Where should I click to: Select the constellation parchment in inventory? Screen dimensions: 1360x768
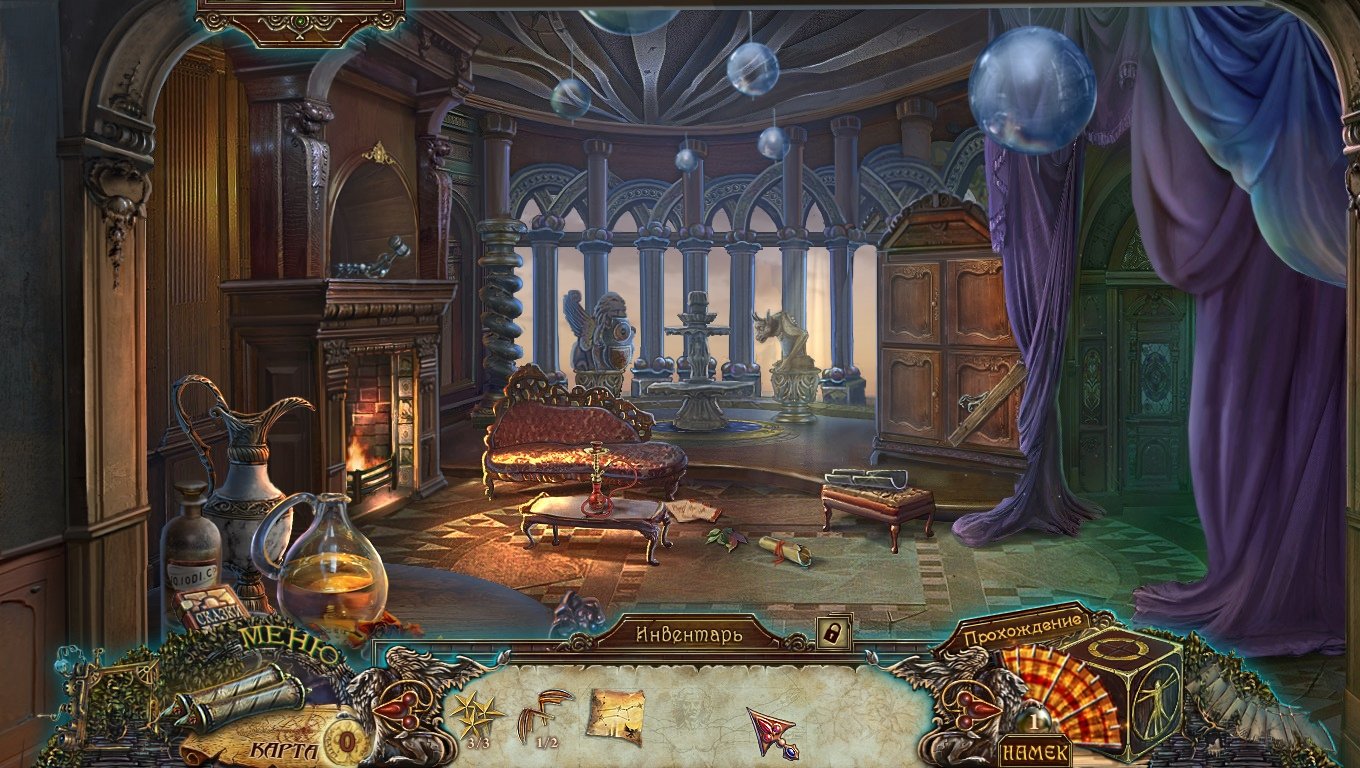tap(614, 716)
